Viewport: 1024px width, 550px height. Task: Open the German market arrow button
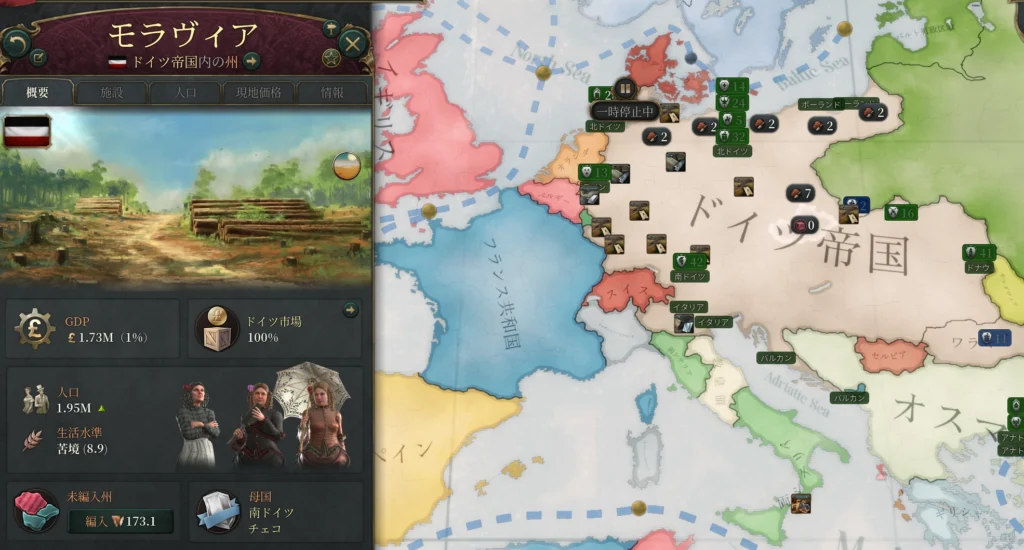(350, 311)
